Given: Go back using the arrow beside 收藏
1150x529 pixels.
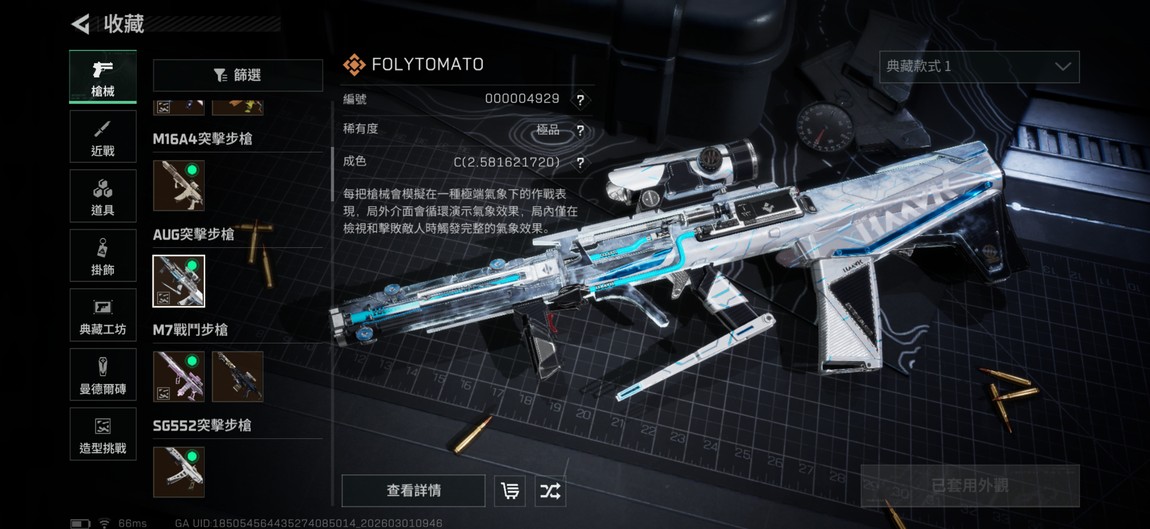Looking at the screenshot, I should [x=81, y=23].
